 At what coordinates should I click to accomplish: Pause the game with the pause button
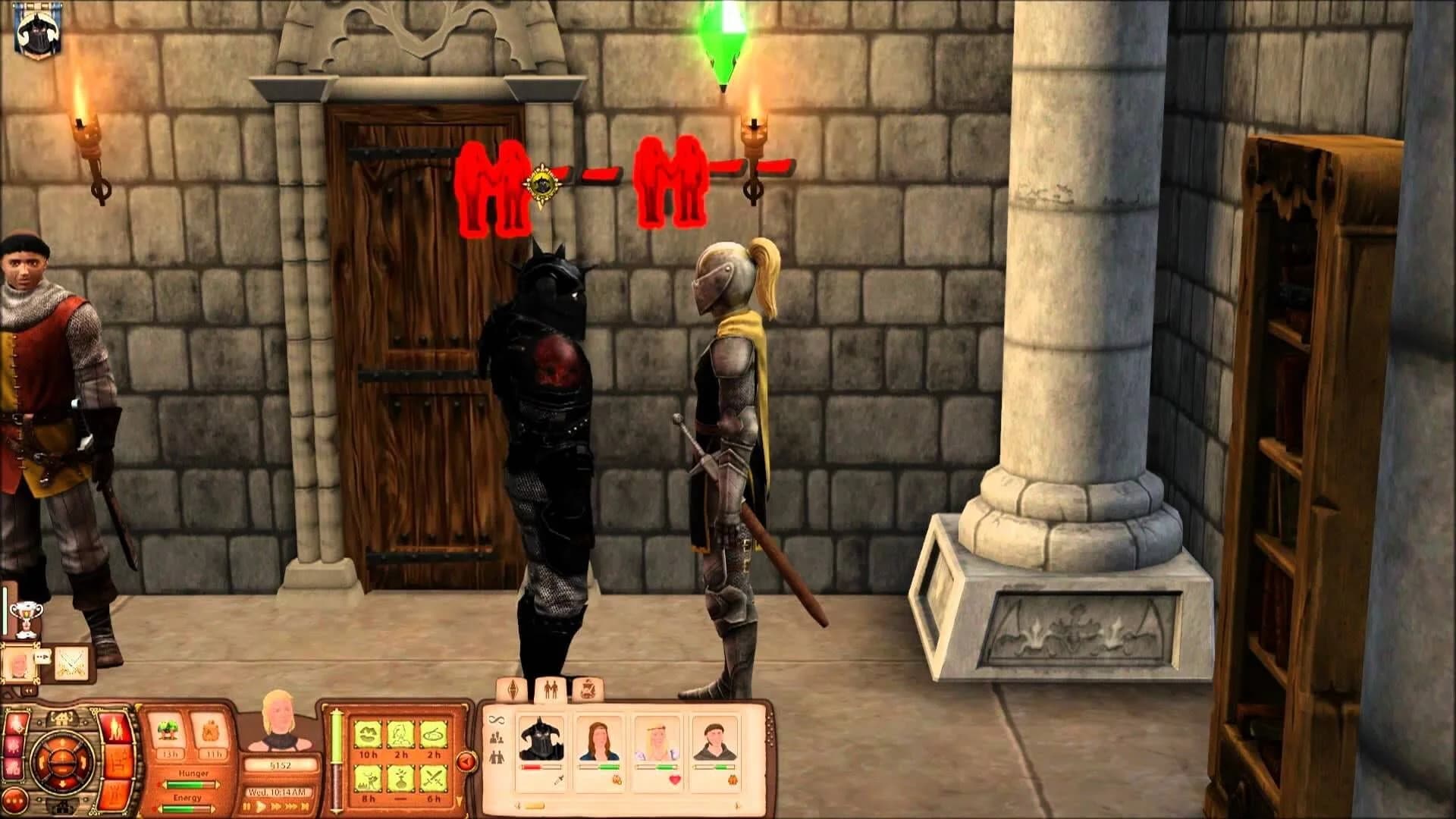(x=247, y=806)
